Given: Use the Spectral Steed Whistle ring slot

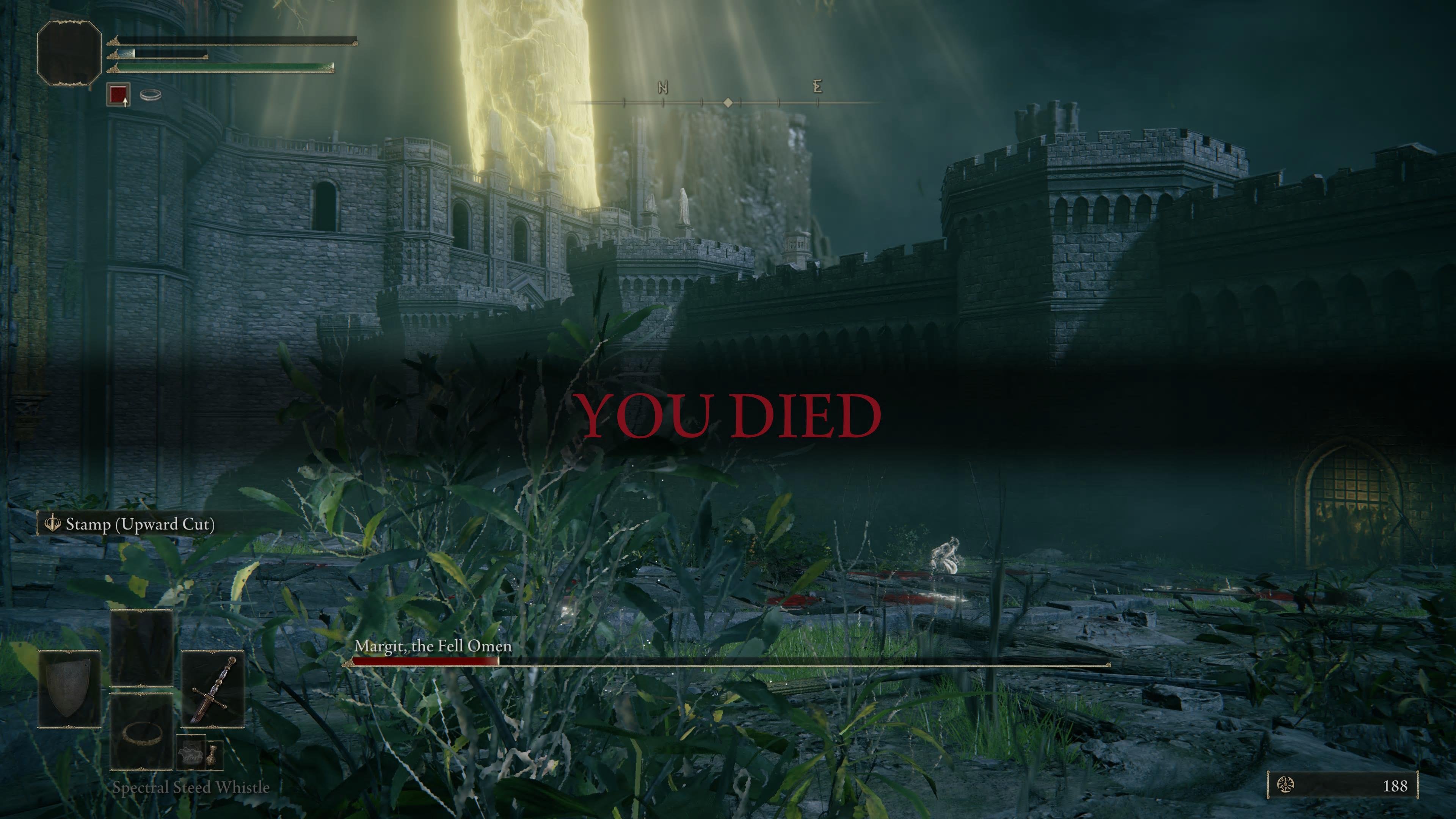Looking at the screenshot, I should (141, 732).
